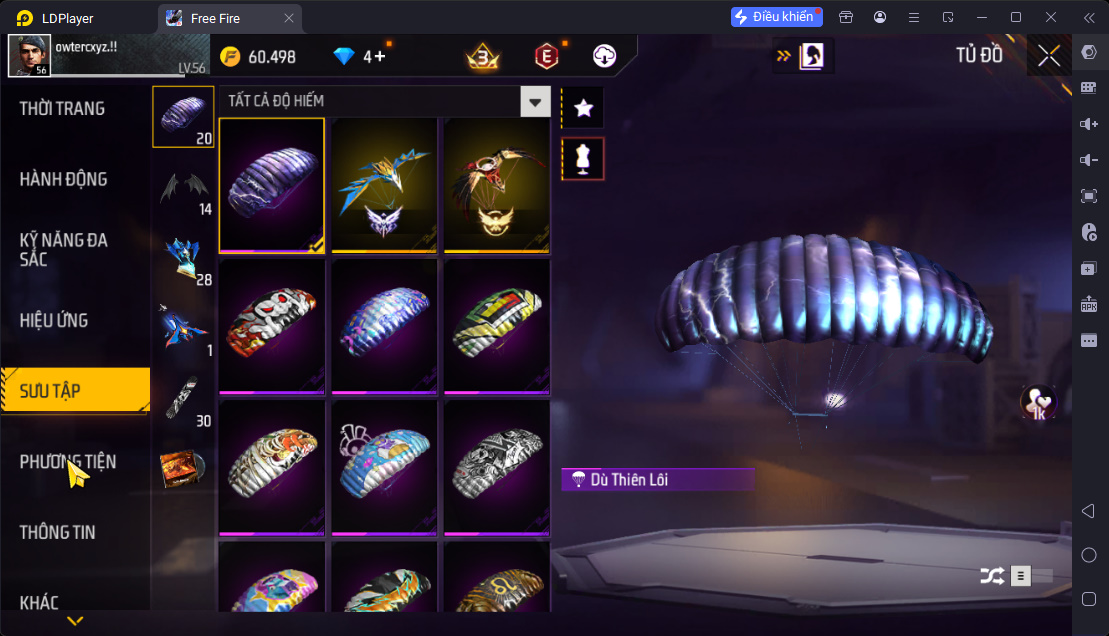Switch to the bat wings subcategory
The image size is (1109, 636).
click(x=182, y=187)
